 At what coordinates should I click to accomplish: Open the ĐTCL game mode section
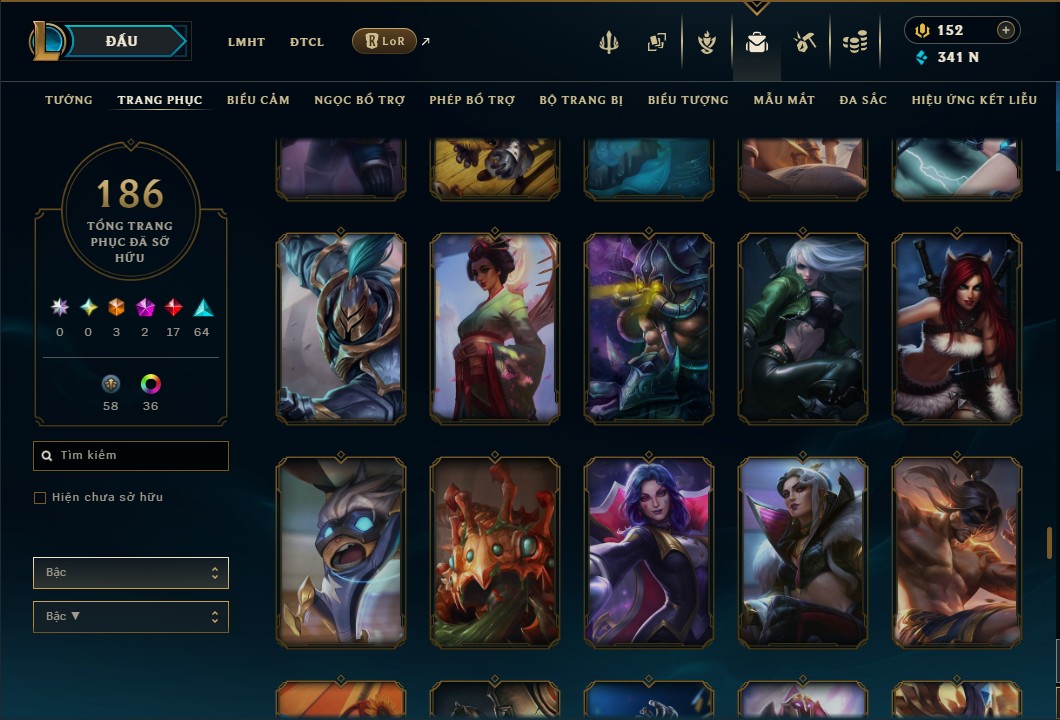point(307,42)
